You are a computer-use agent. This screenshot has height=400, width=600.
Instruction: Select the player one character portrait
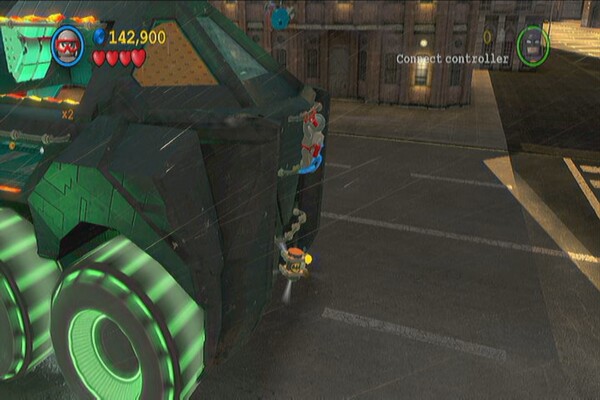[68, 46]
